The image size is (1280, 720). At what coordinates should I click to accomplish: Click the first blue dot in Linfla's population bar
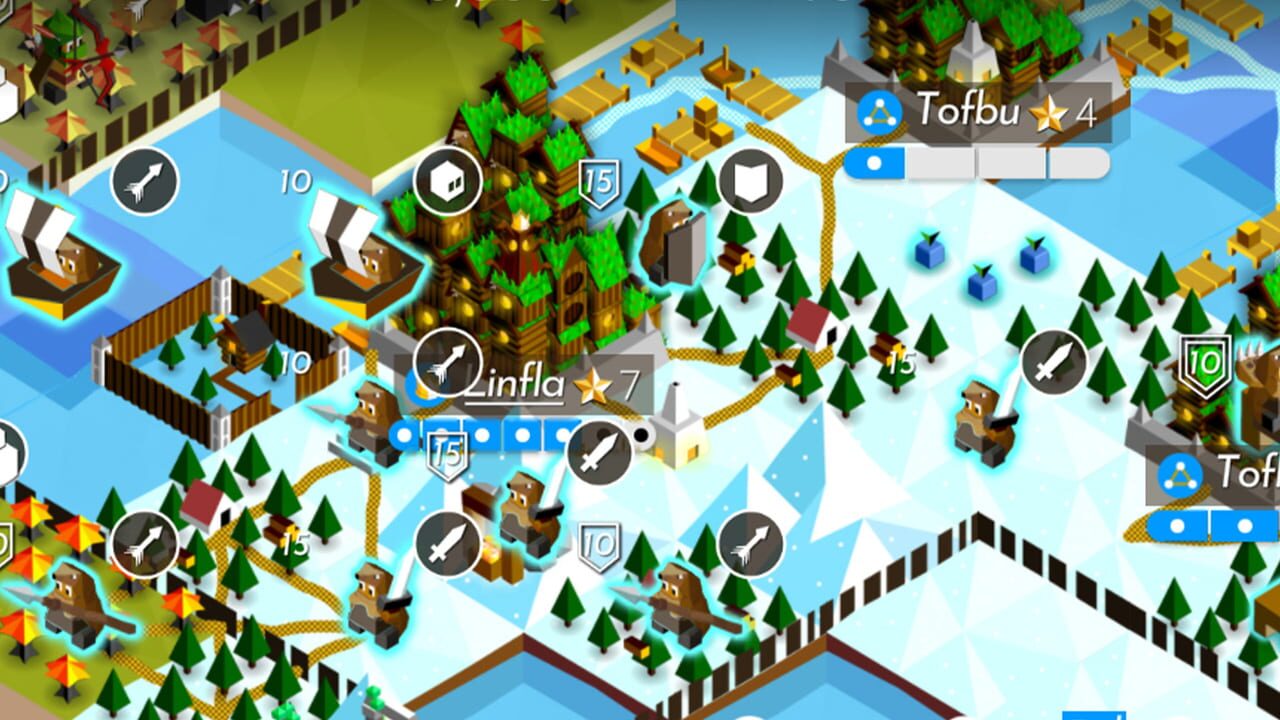(x=404, y=434)
